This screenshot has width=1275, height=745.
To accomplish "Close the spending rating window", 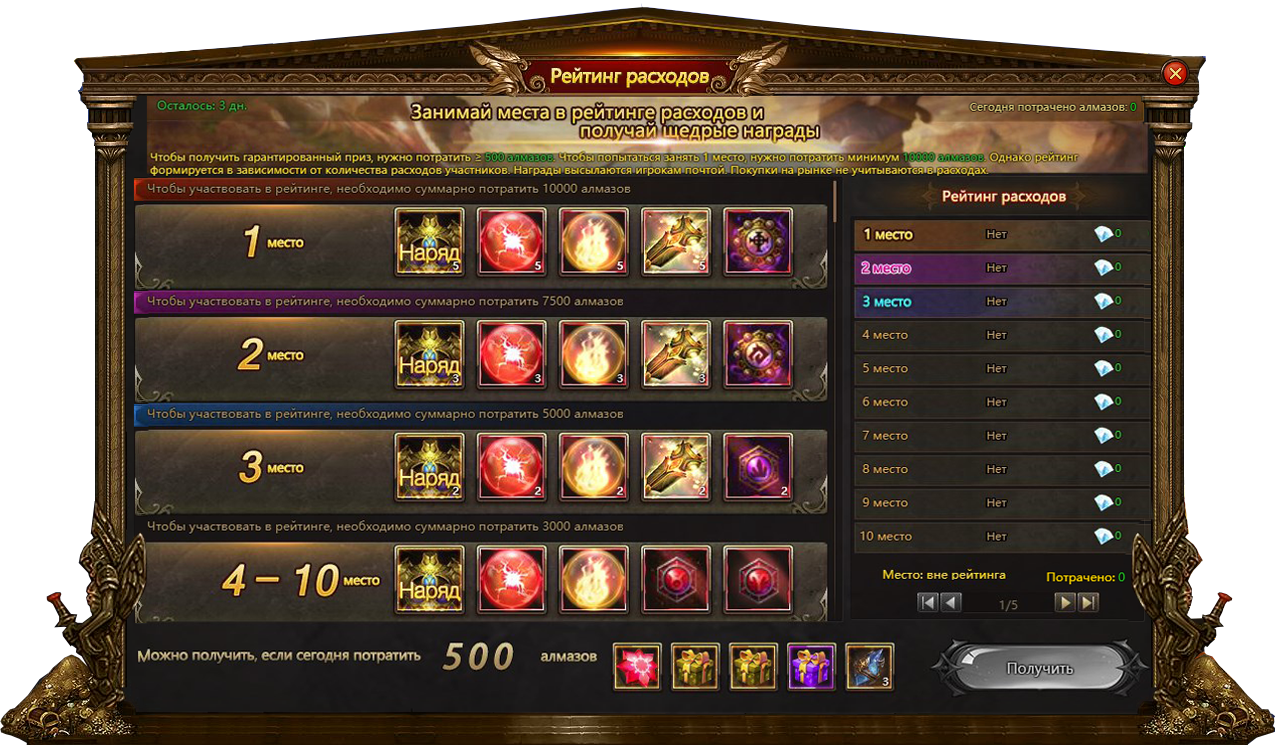I will 1175,73.
